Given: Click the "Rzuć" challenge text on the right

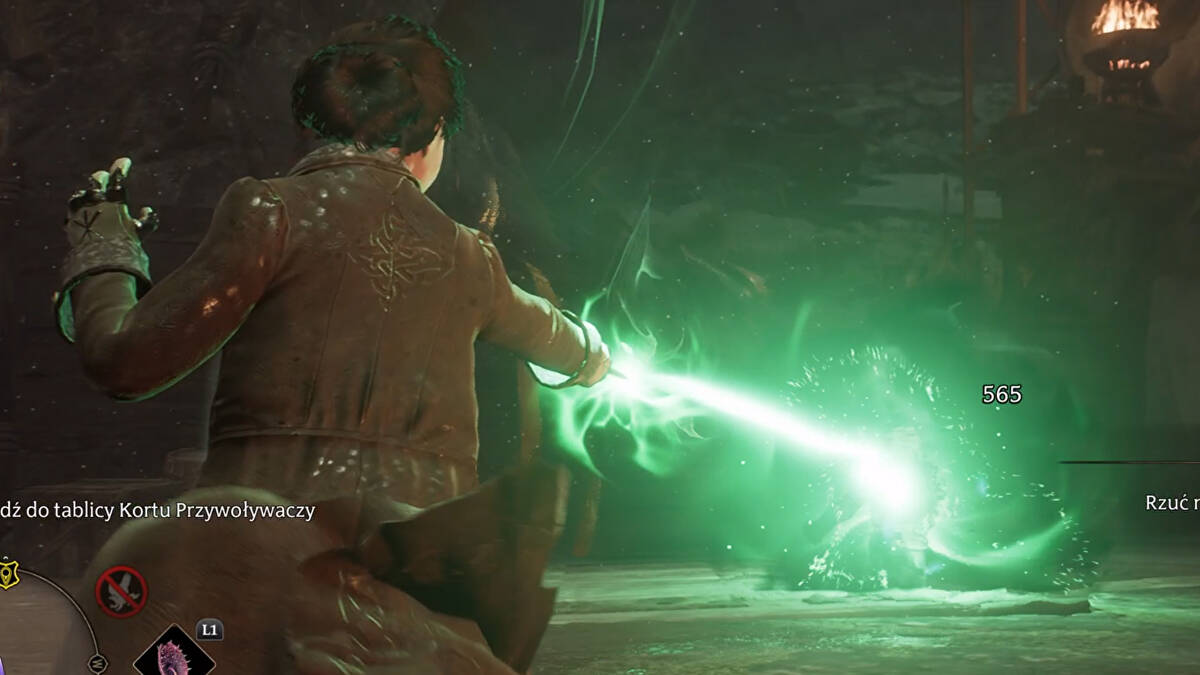Looking at the screenshot, I should pyautogui.click(x=1171, y=503).
